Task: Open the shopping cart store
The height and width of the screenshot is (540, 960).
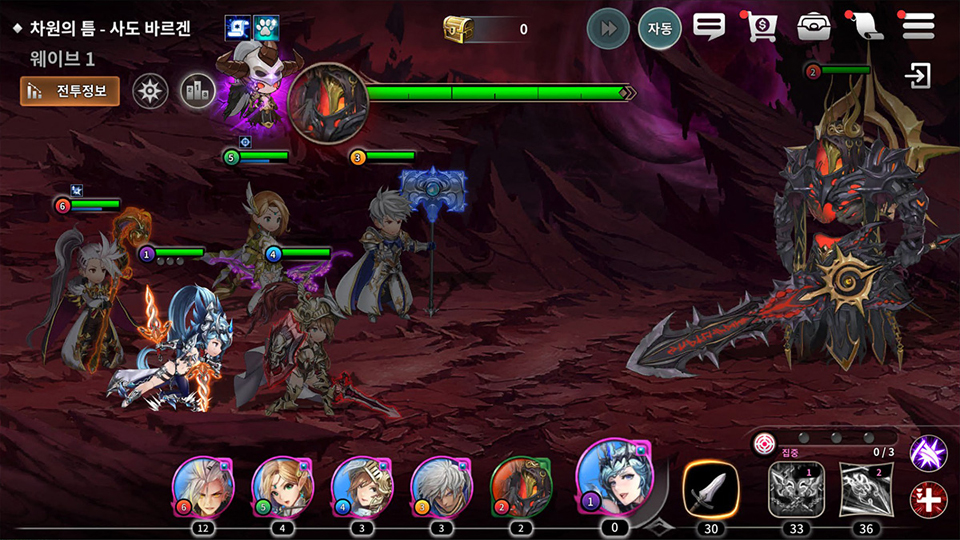Action: (762, 27)
